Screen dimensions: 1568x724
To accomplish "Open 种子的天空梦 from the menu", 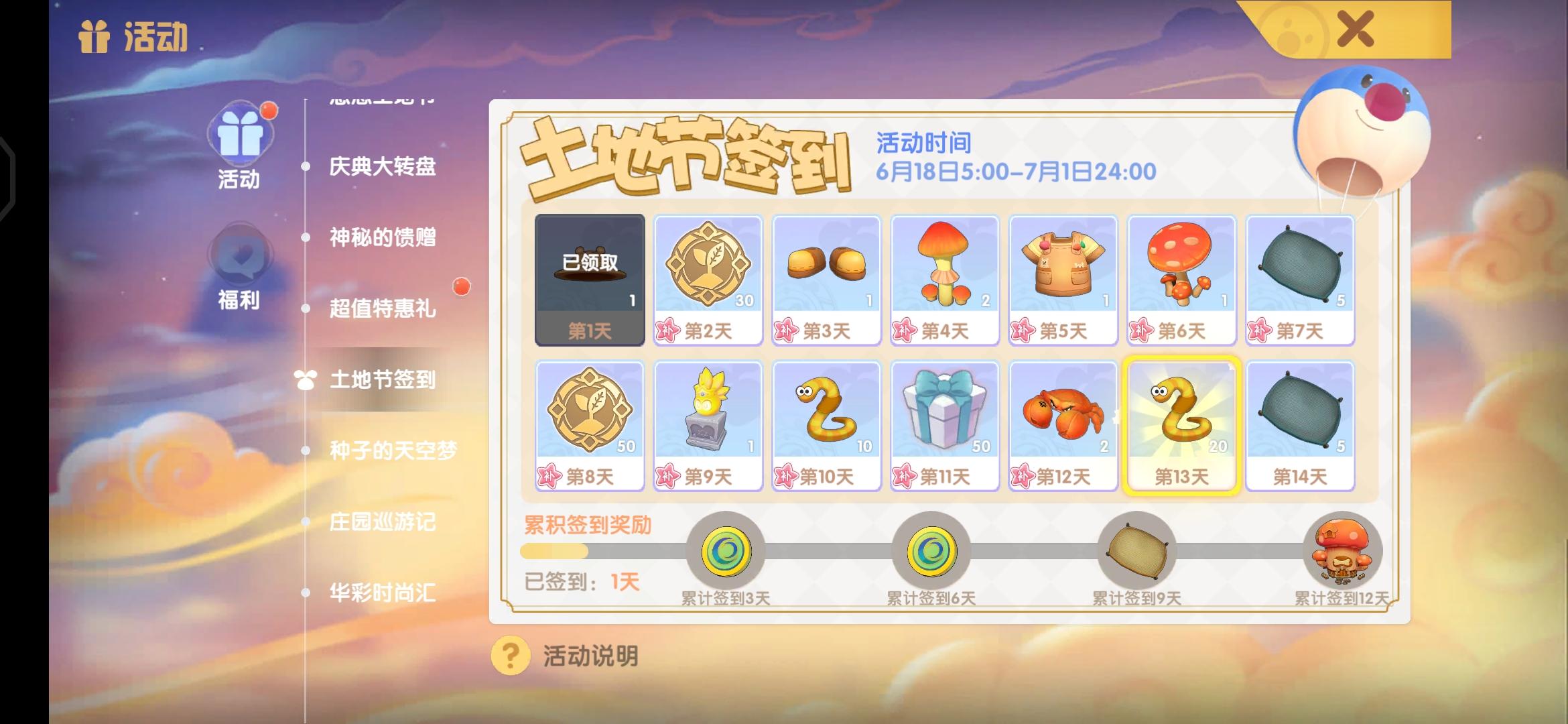I will tap(395, 451).
